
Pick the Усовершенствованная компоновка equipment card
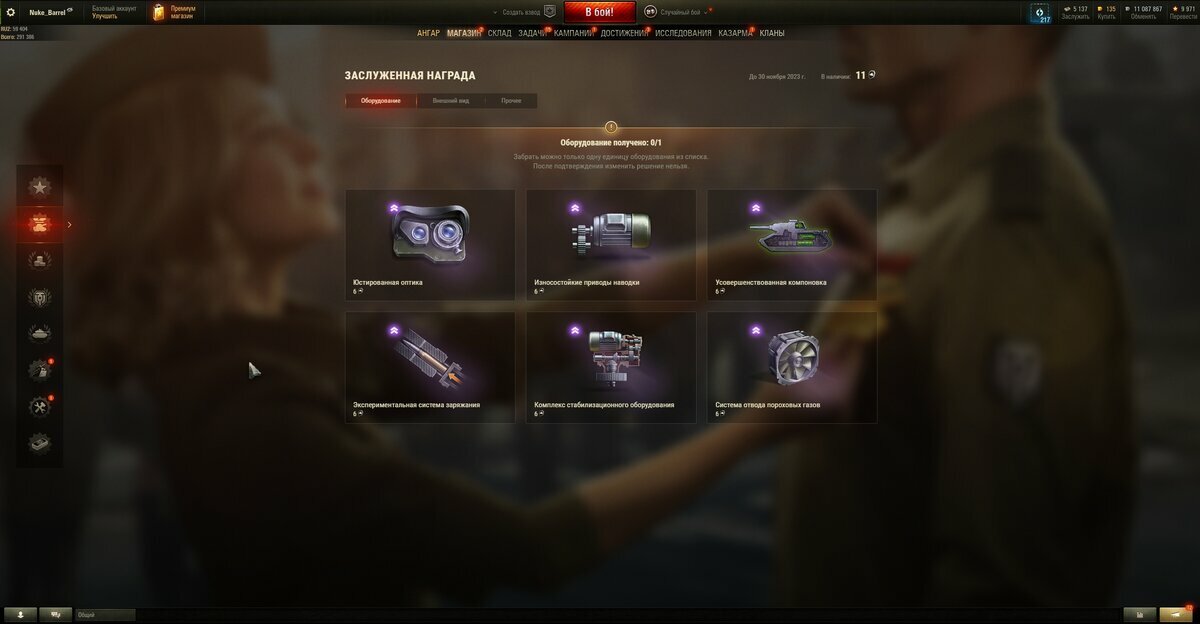[792, 245]
